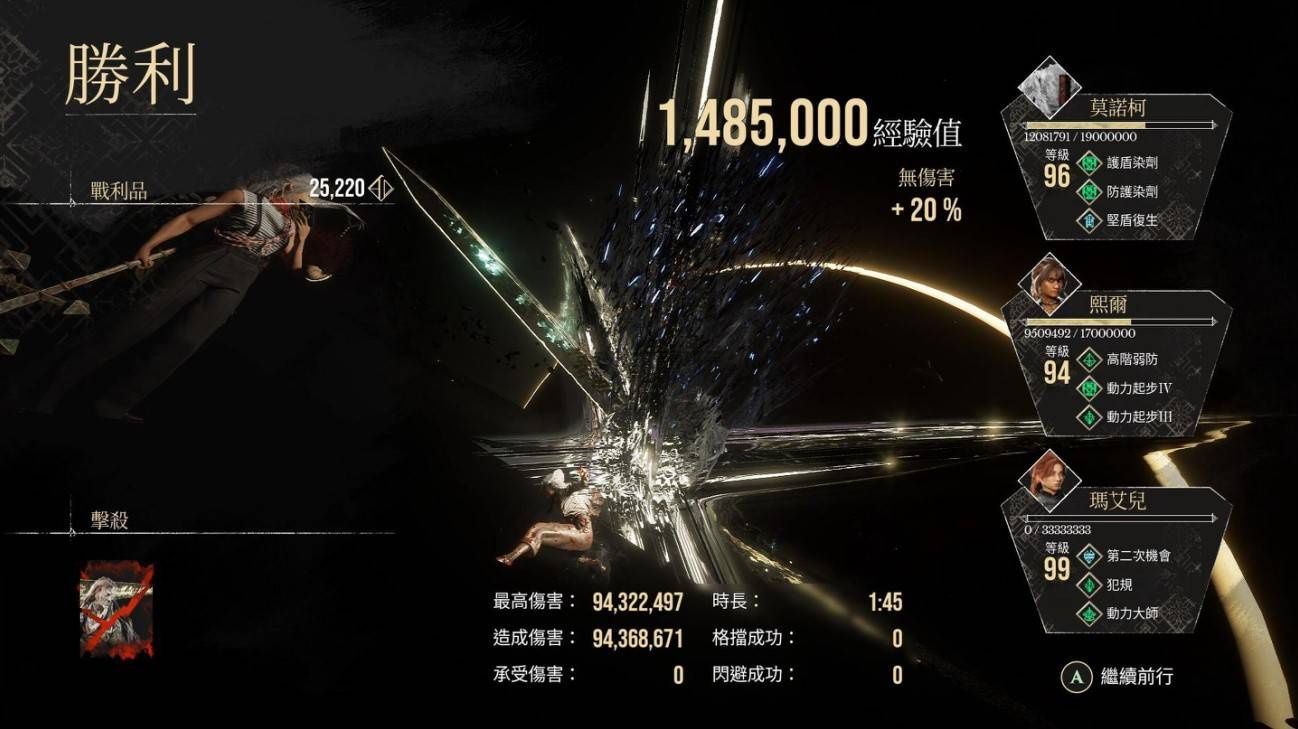Click the 防護染劑 skill icon
The image size is (1298, 729).
[1090, 191]
